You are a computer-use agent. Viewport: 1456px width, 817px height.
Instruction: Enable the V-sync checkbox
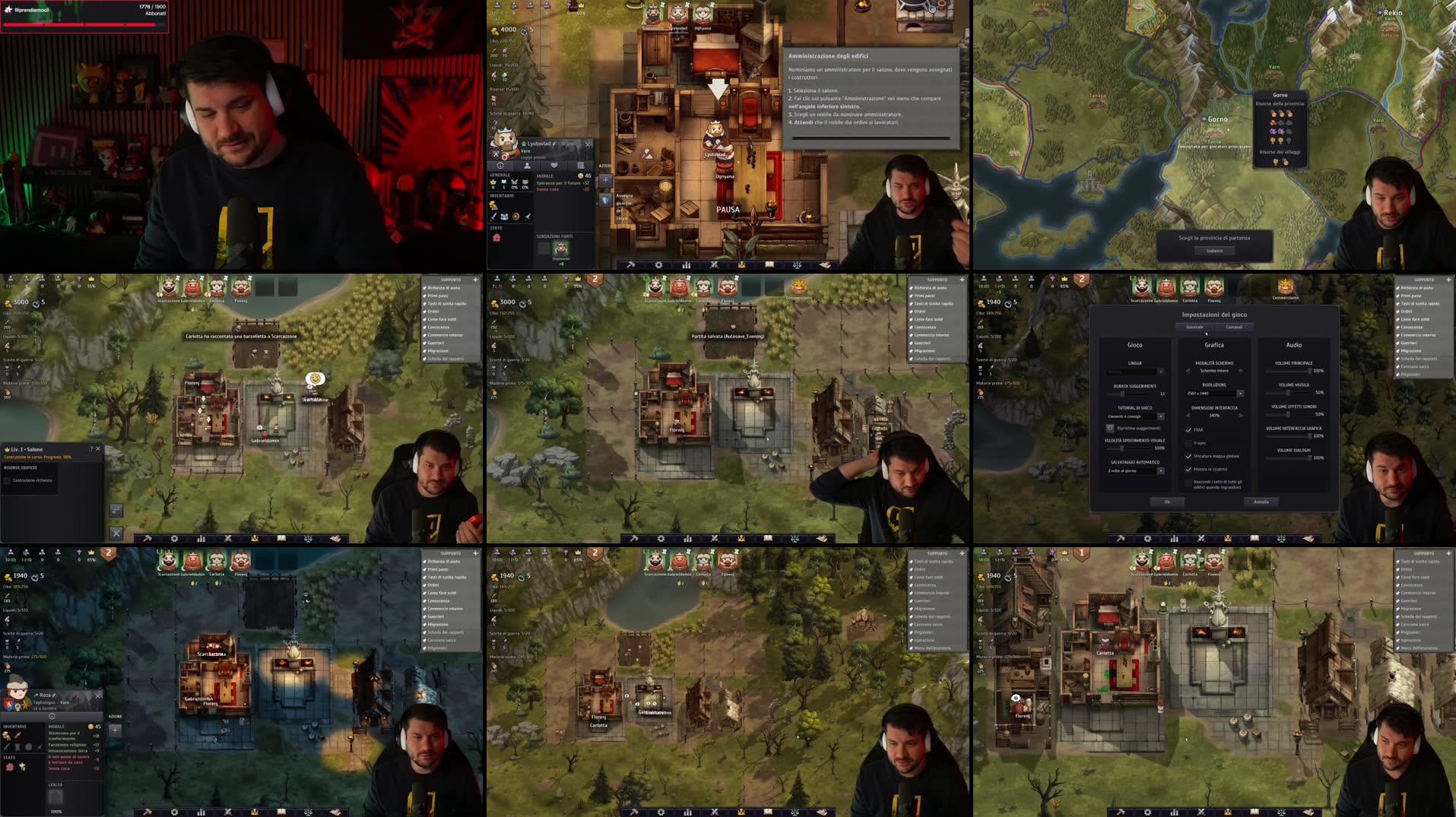click(1189, 443)
